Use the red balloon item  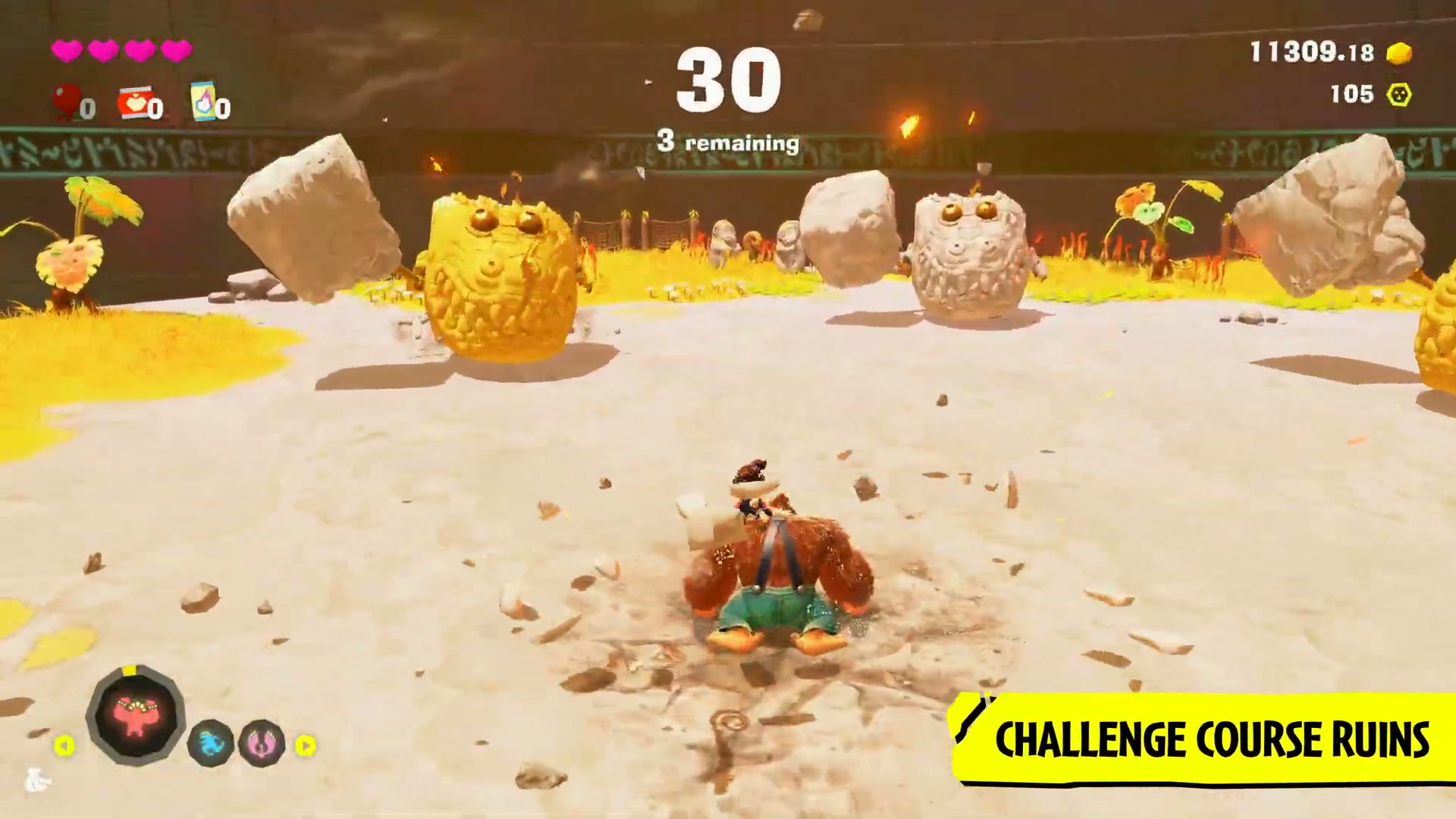[x=67, y=102]
